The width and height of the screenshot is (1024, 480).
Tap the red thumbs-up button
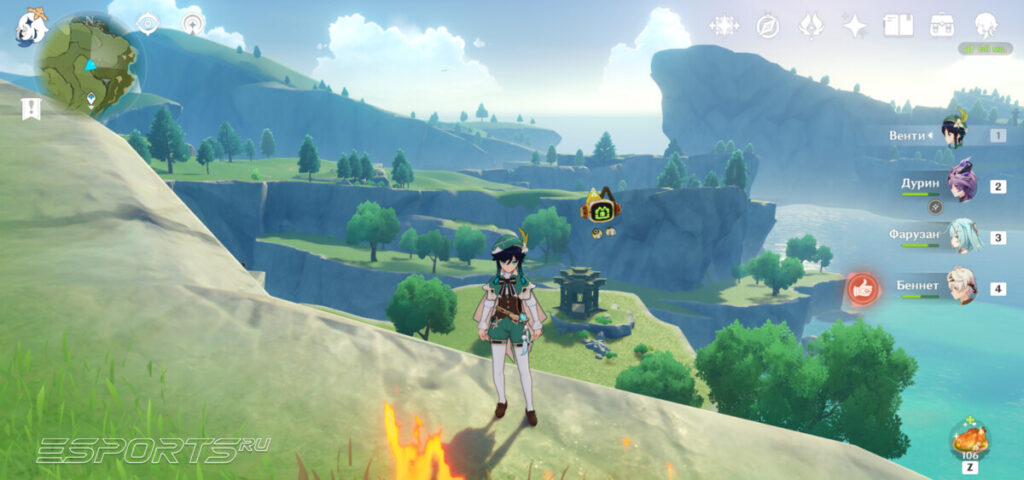[x=863, y=289]
